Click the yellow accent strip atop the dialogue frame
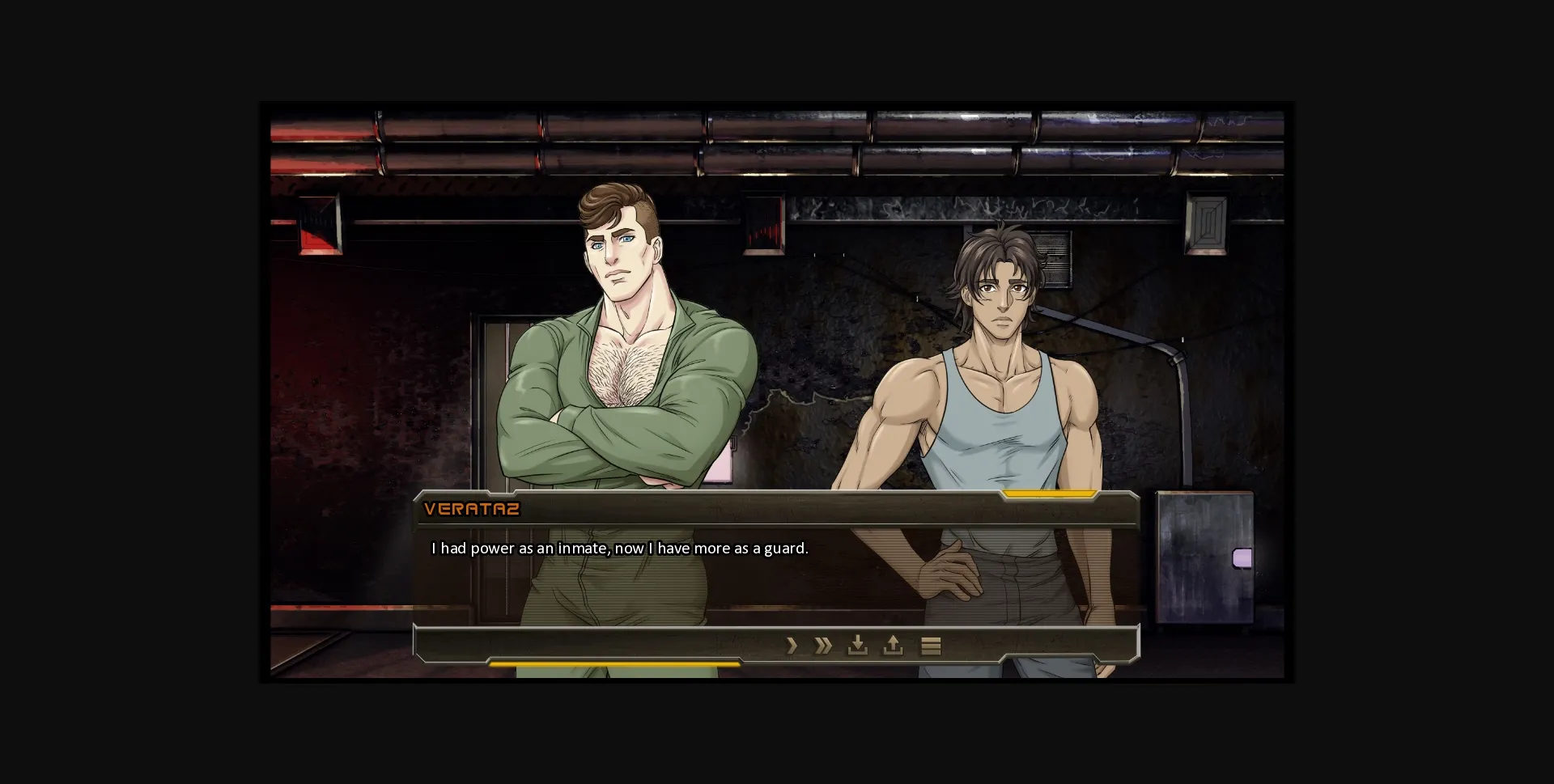Viewport: 1554px width, 784px height. [x=1048, y=493]
